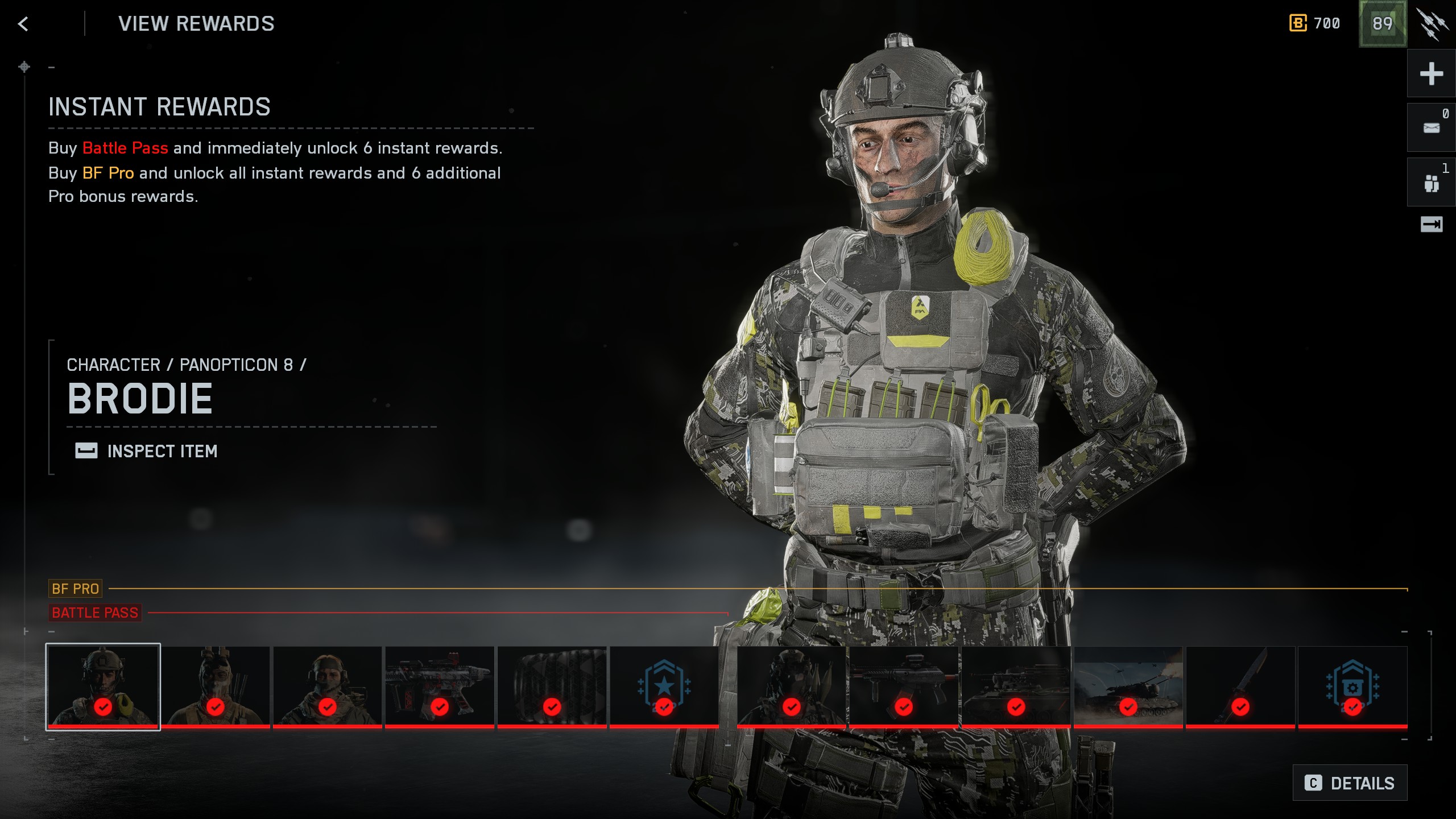The height and width of the screenshot is (819, 1456).
Task: Open the level 89 player badge
Action: [1382, 24]
